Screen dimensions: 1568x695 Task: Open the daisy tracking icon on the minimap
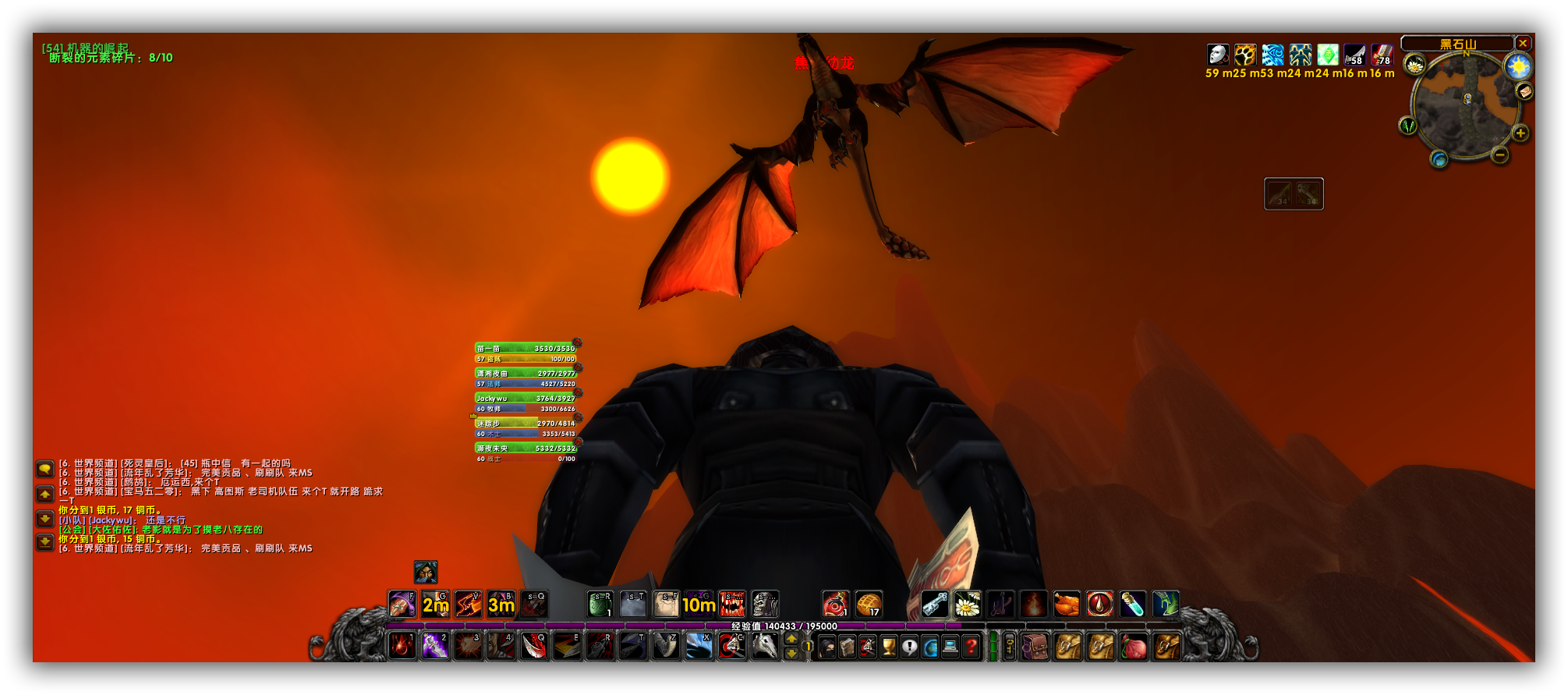1415,64
